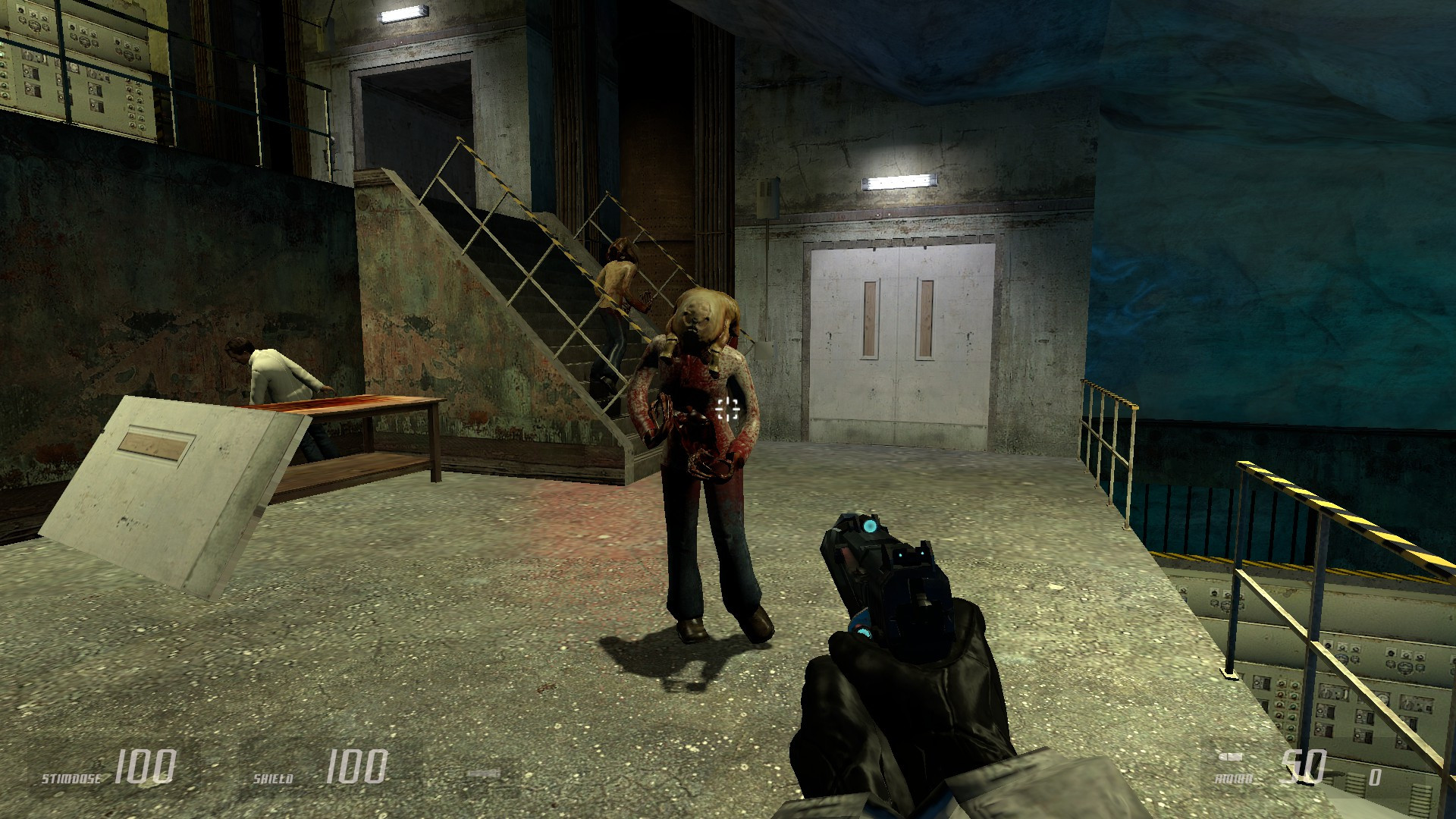Click the wall-mounted speaker box near the door

[x=767, y=199]
